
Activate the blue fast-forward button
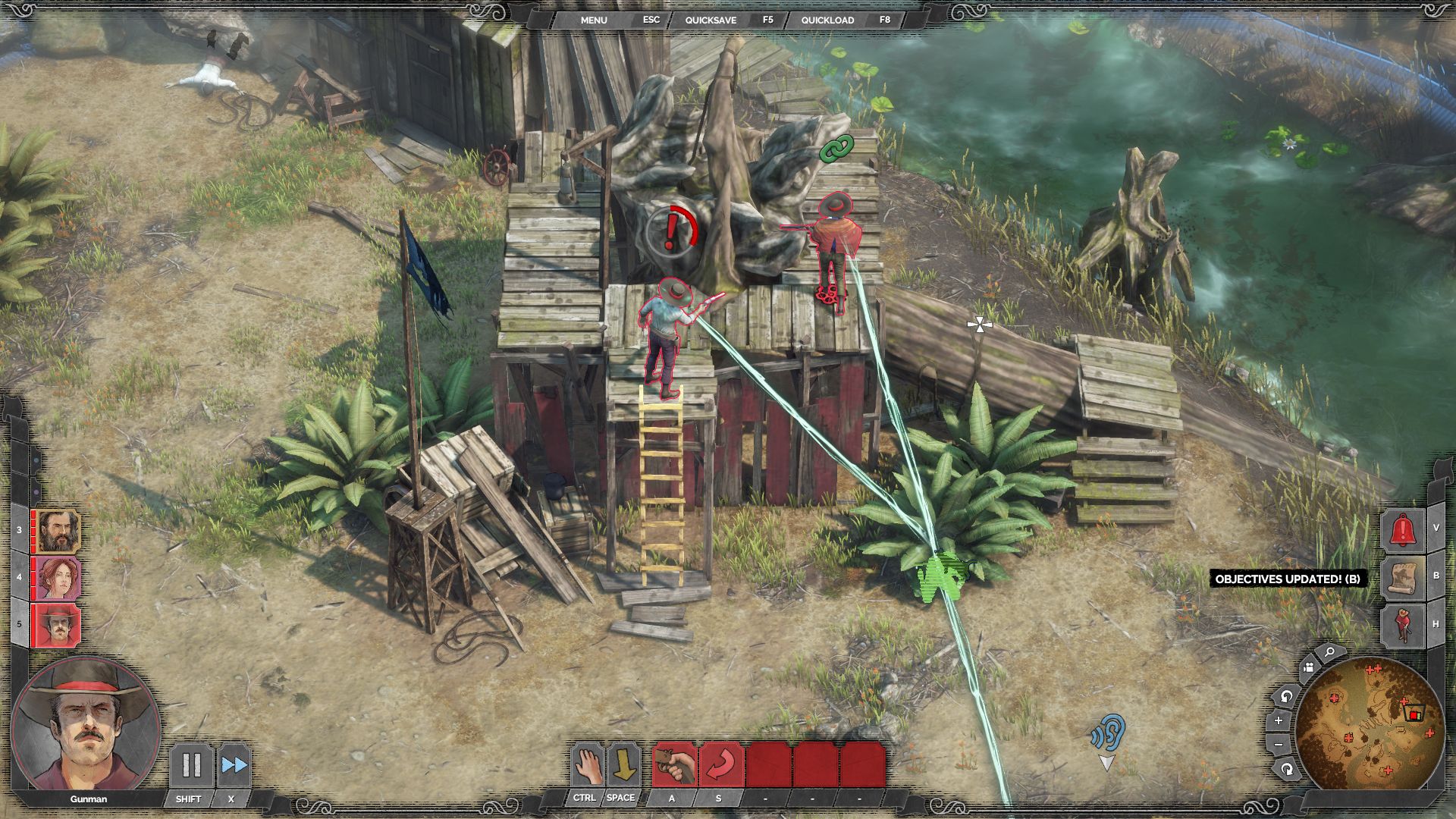(234, 765)
